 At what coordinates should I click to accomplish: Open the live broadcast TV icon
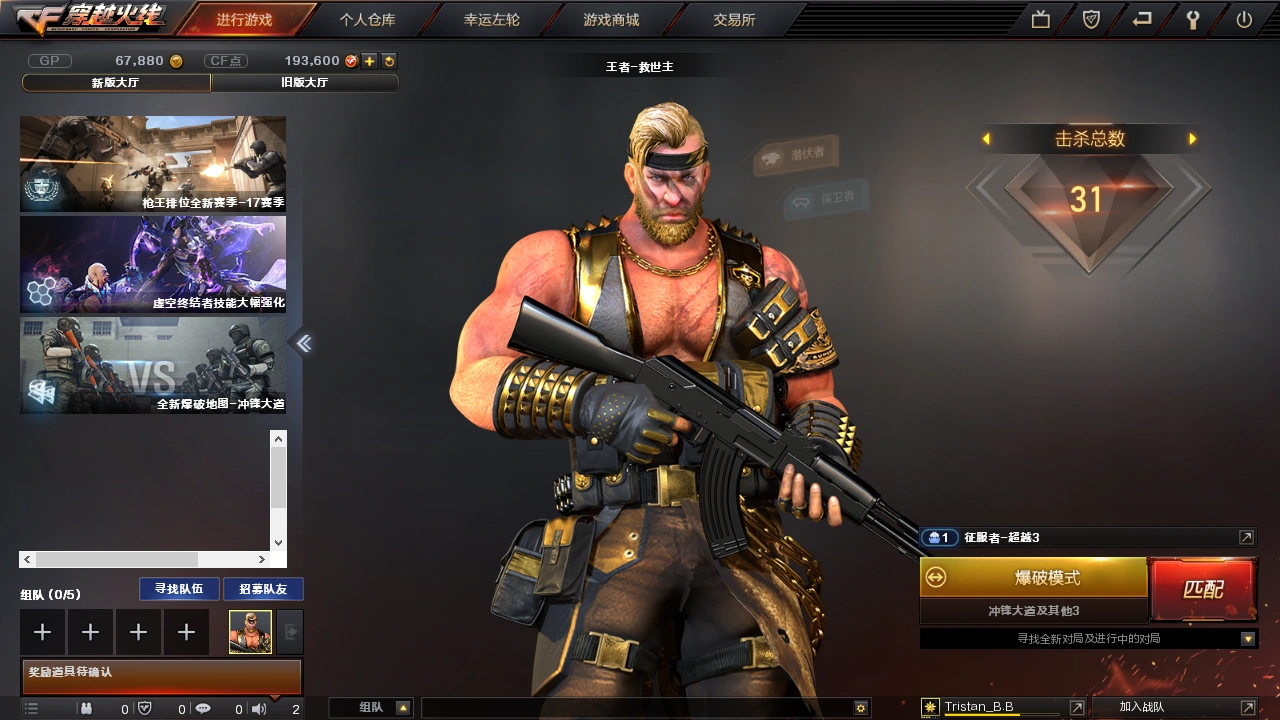click(x=1040, y=18)
